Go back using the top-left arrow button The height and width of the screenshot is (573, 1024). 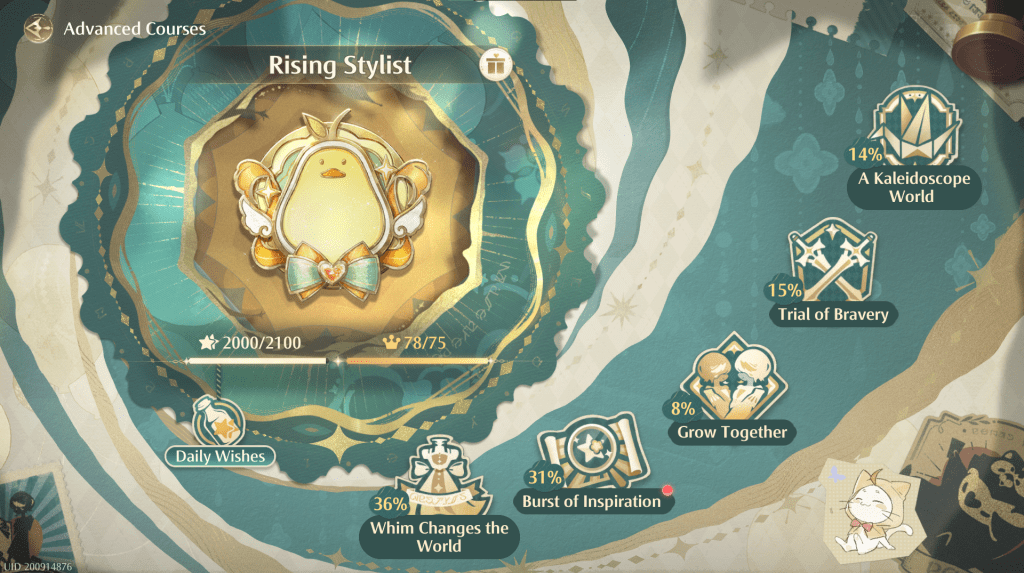point(39,27)
